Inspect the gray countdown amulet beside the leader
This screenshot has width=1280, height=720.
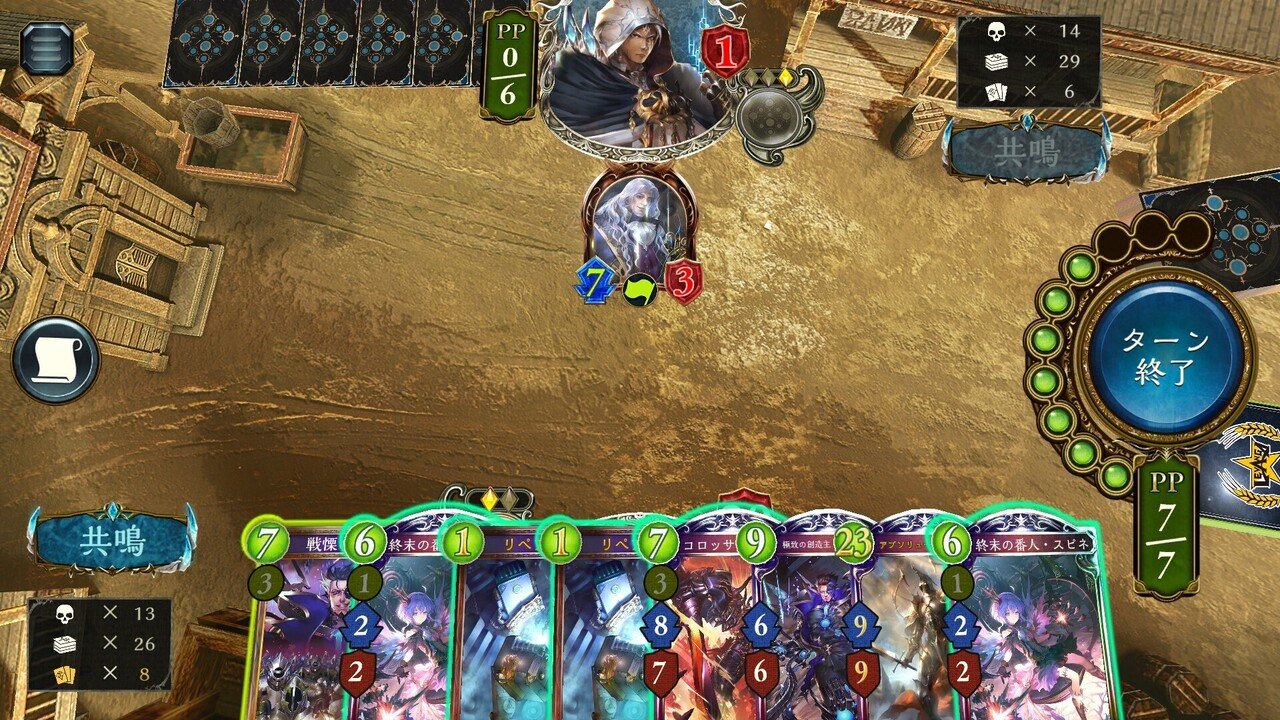pyautogui.click(x=770, y=115)
